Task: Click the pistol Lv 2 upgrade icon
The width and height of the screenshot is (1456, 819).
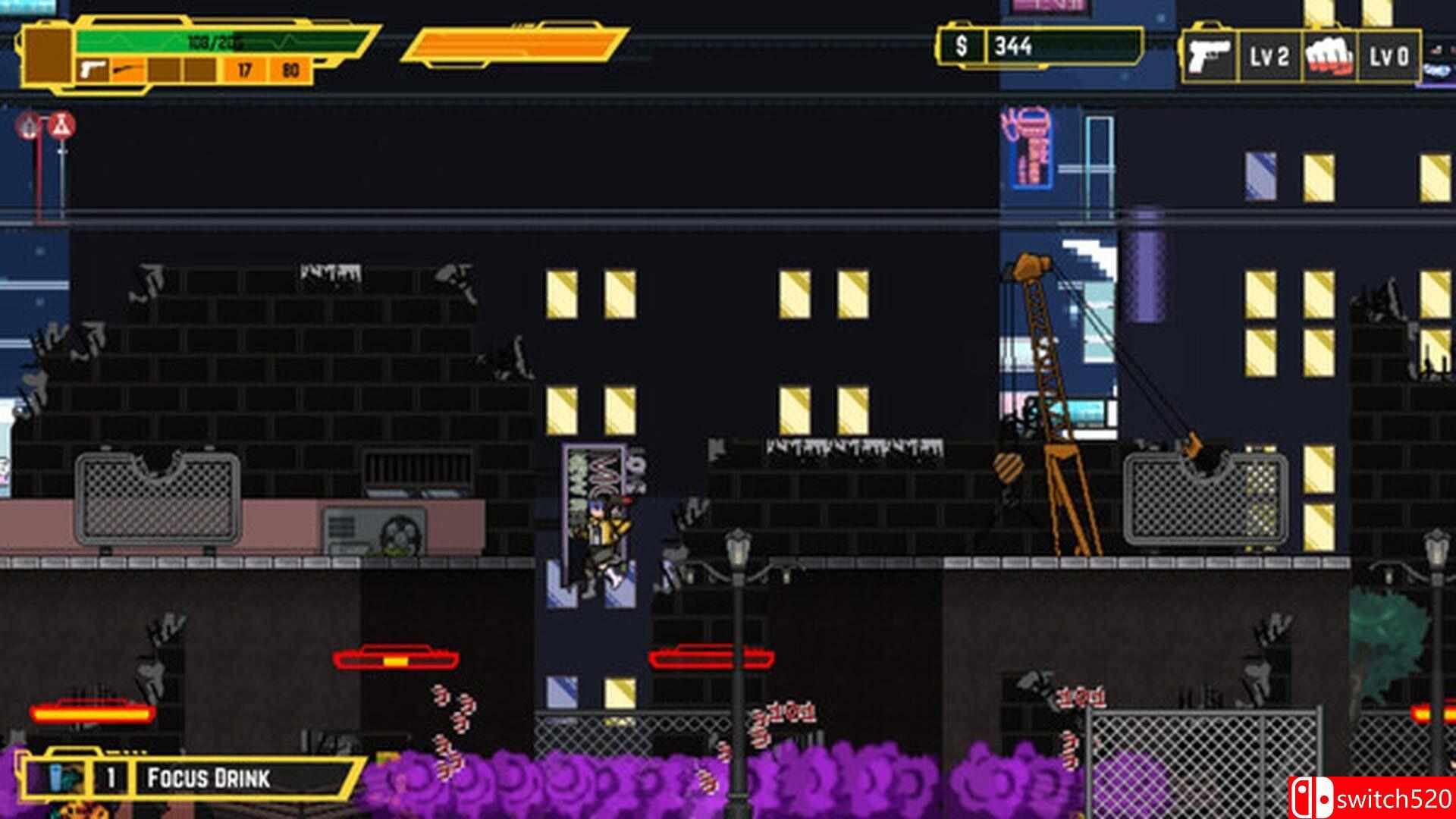Action: (1212, 58)
